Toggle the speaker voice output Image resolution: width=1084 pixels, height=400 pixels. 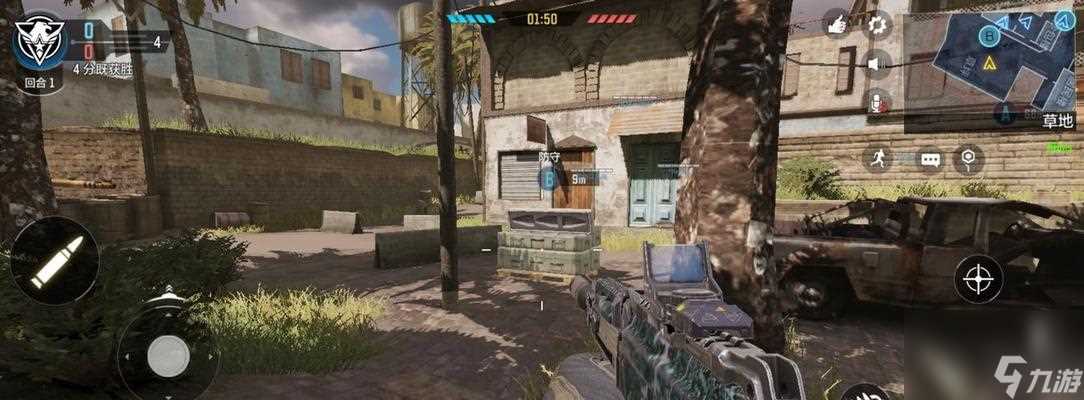point(877,64)
